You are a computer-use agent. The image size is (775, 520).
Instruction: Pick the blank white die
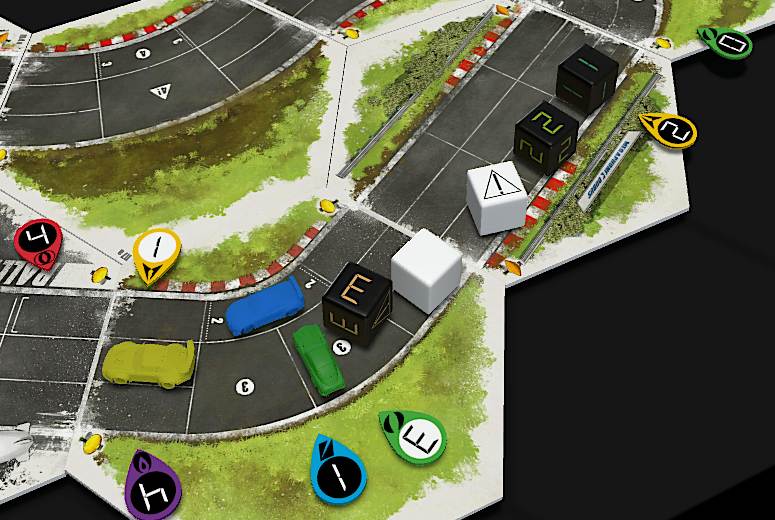425,264
